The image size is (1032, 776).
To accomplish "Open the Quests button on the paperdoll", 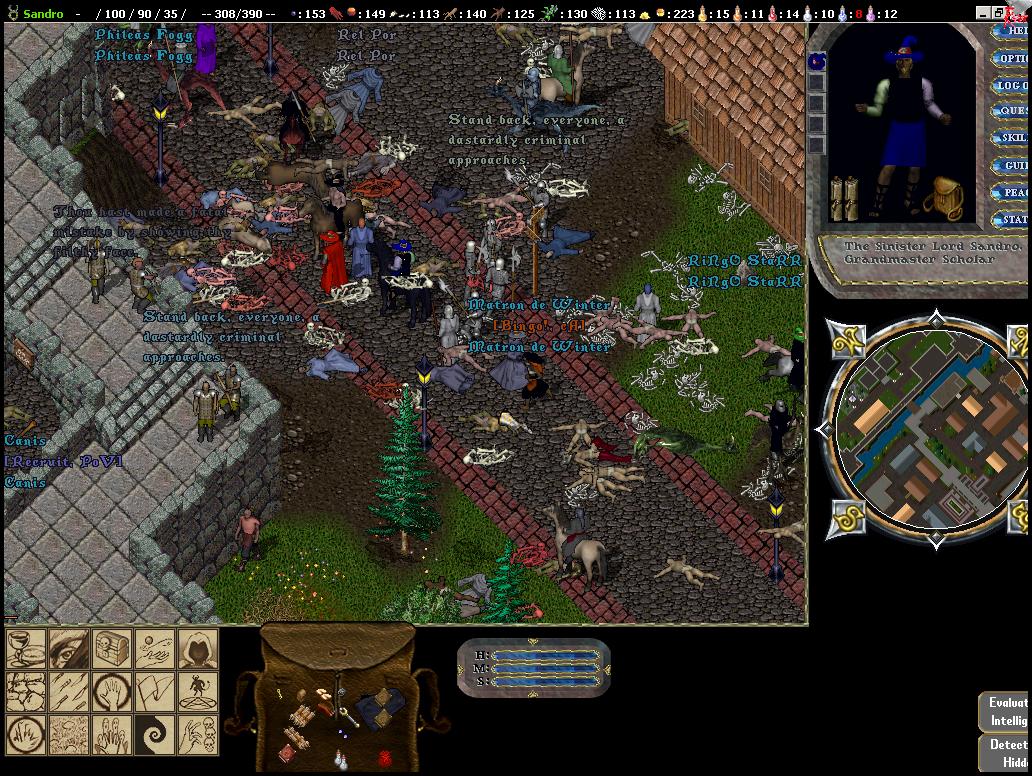I will click(x=1012, y=111).
